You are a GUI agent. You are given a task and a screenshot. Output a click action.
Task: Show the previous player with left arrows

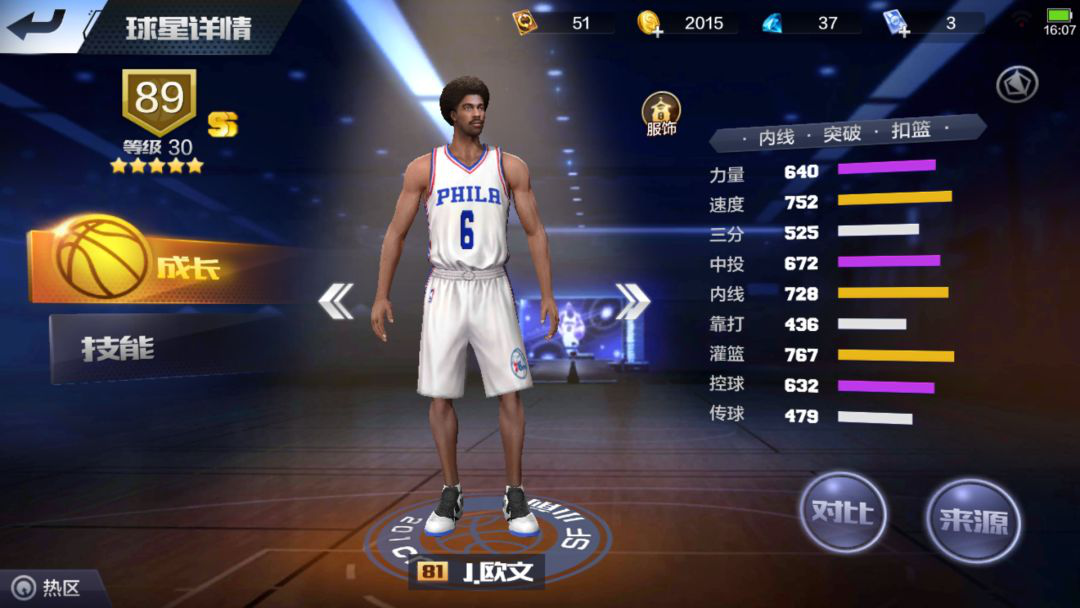click(x=336, y=301)
